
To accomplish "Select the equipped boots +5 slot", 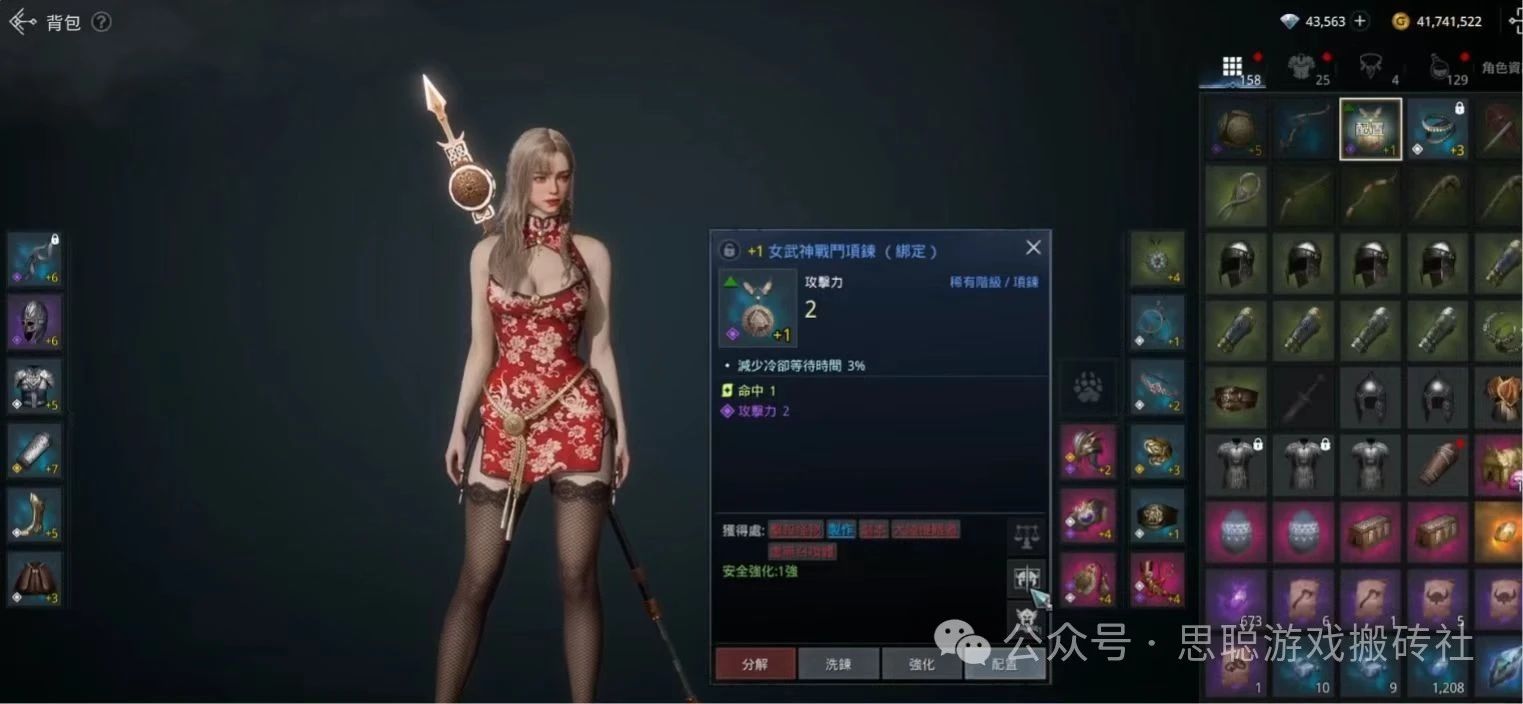I will click(35, 514).
